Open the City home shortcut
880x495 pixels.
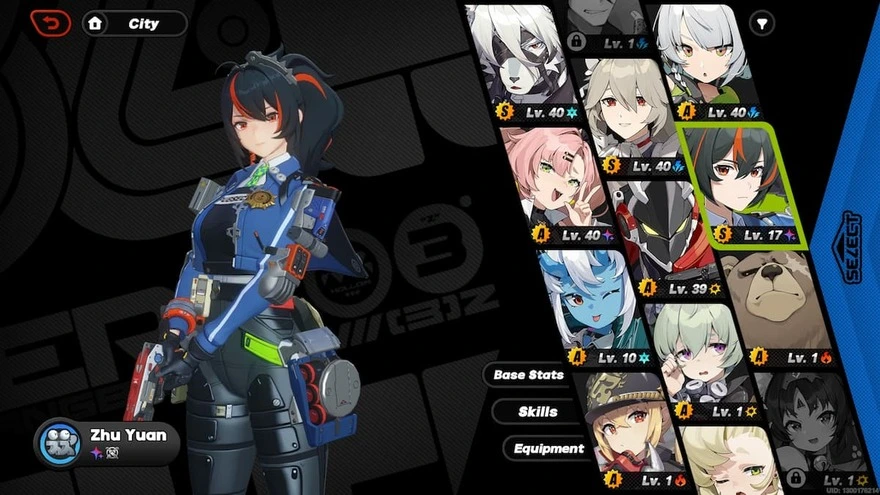point(135,23)
